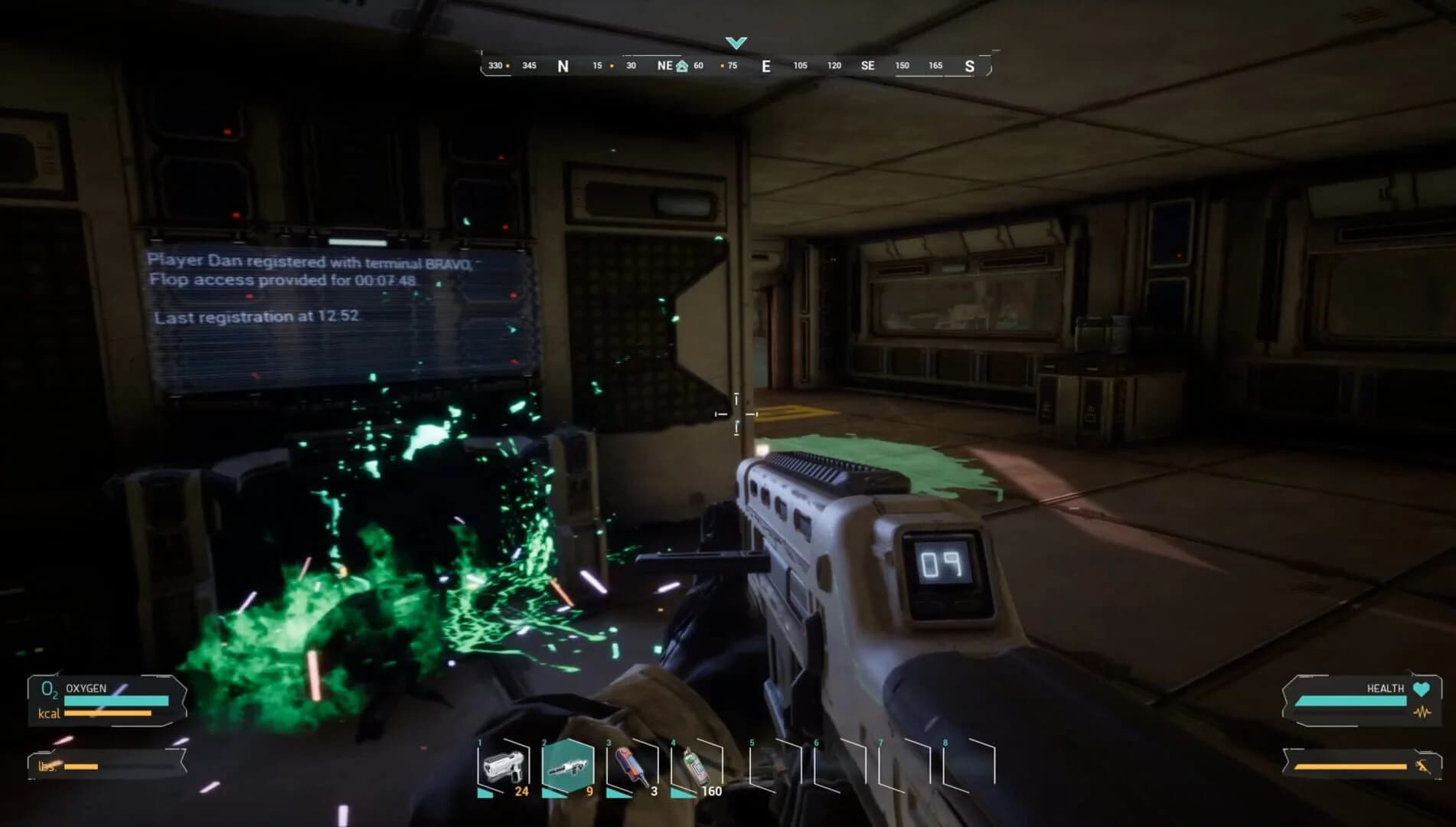Click the teal chevron above the compass bar
The width and height of the screenshot is (1456, 827).
(736, 44)
